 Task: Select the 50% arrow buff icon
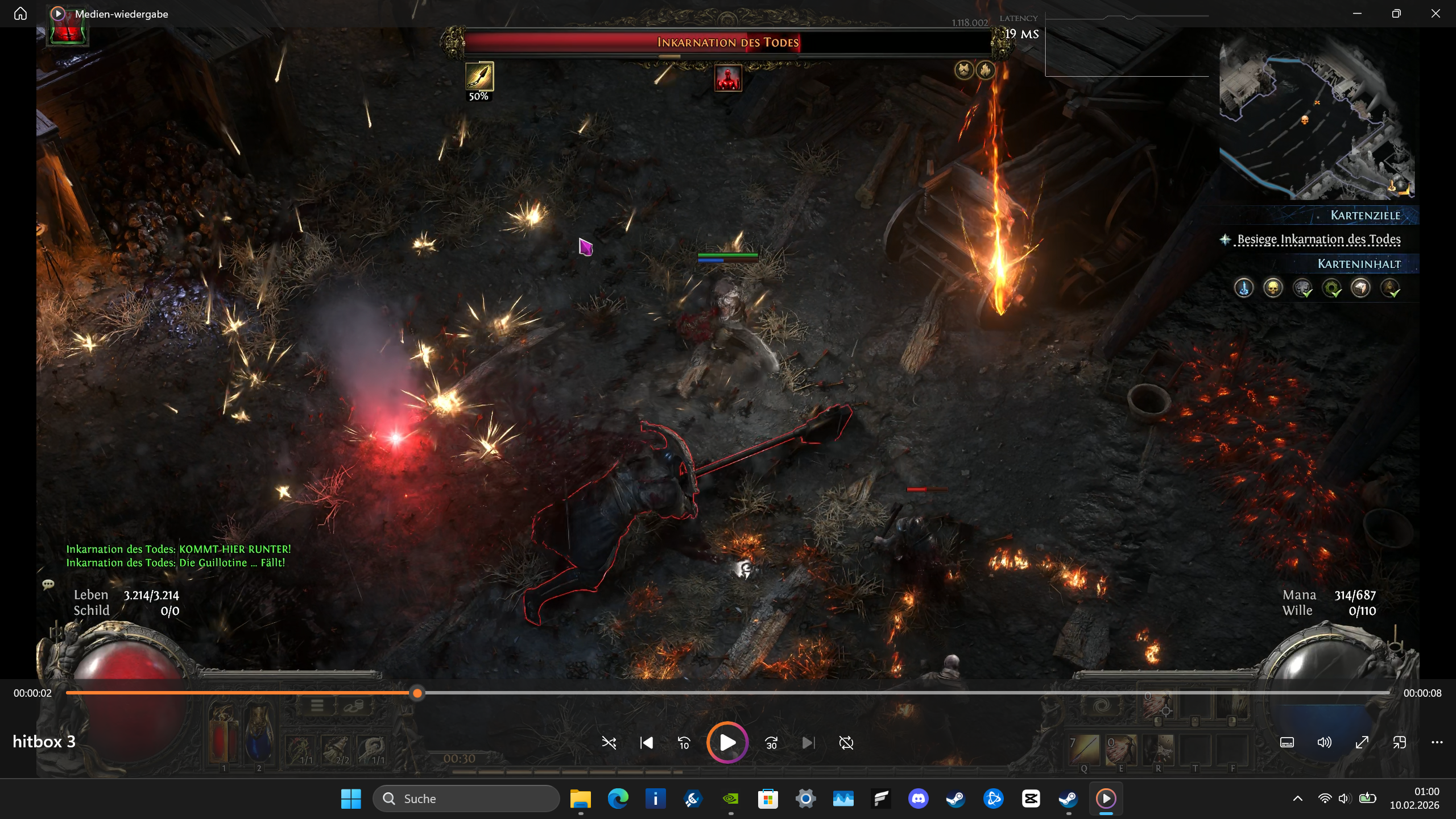tap(479, 77)
